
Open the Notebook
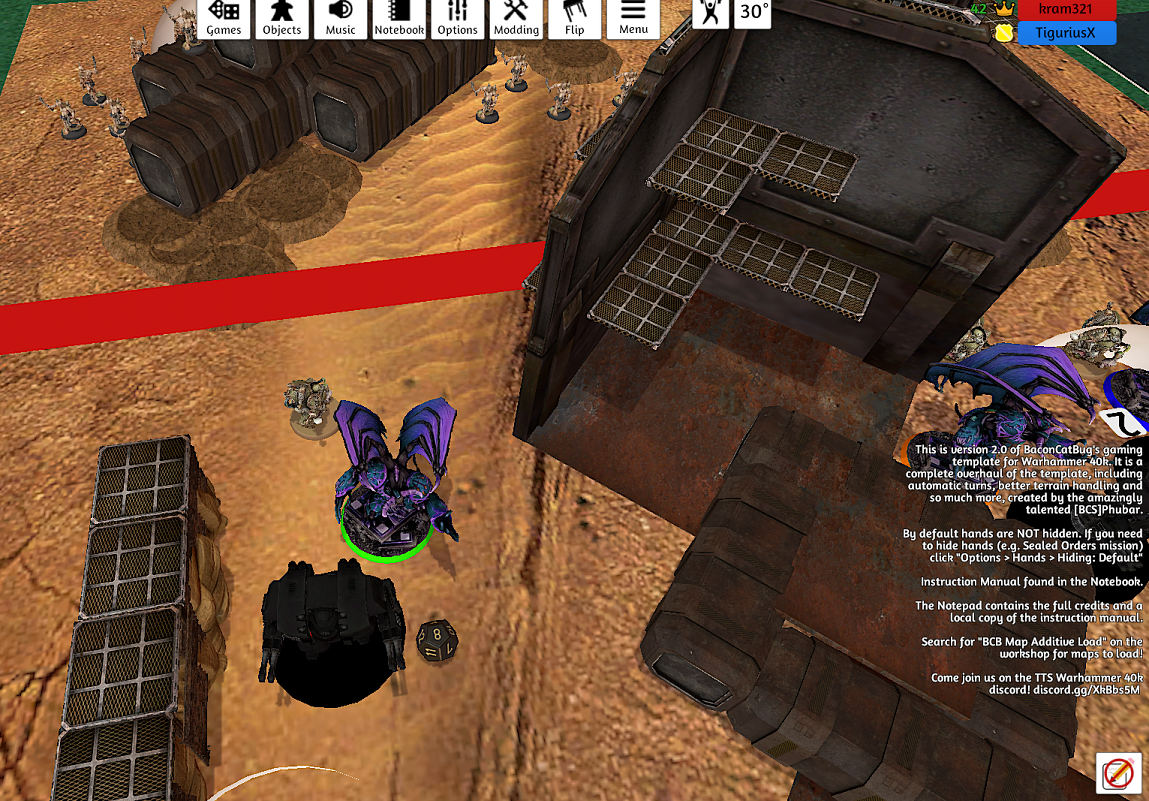click(x=399, y=18)
